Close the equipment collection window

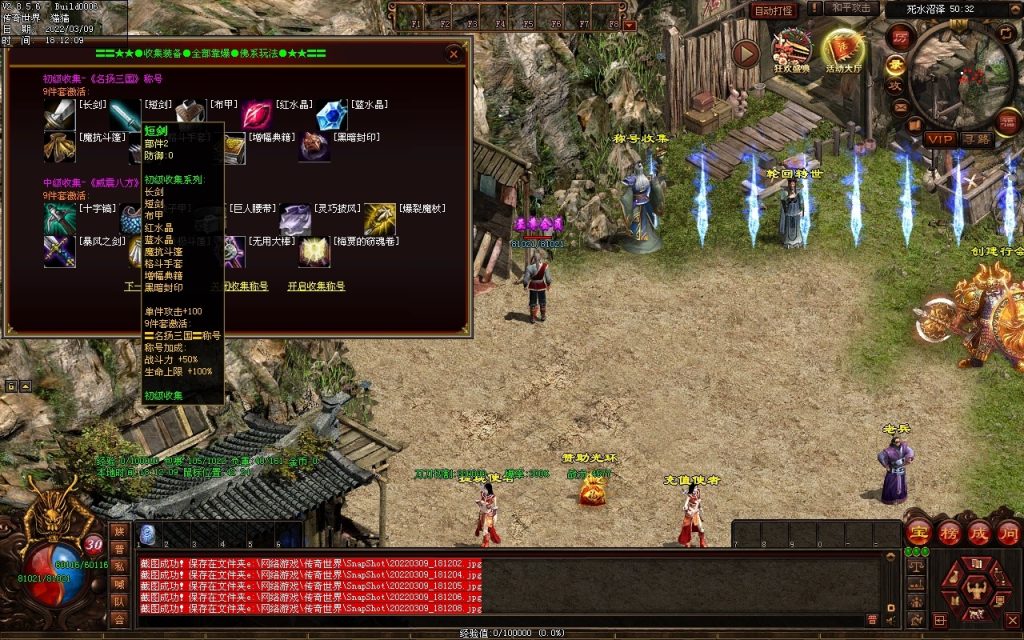[454, 54]
